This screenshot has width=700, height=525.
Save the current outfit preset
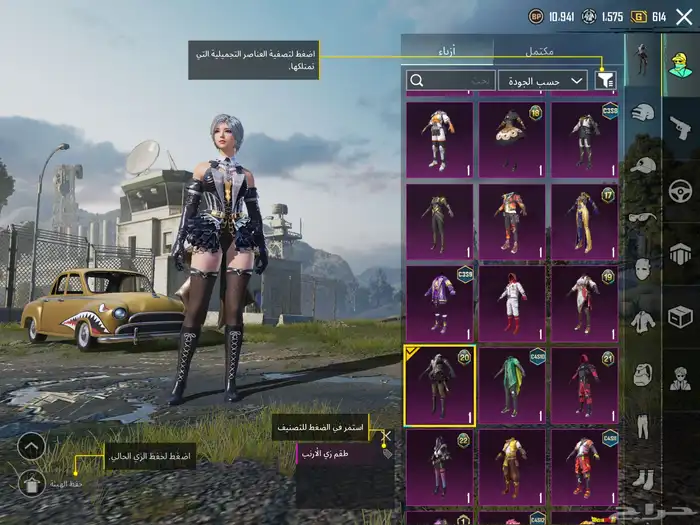33,484
